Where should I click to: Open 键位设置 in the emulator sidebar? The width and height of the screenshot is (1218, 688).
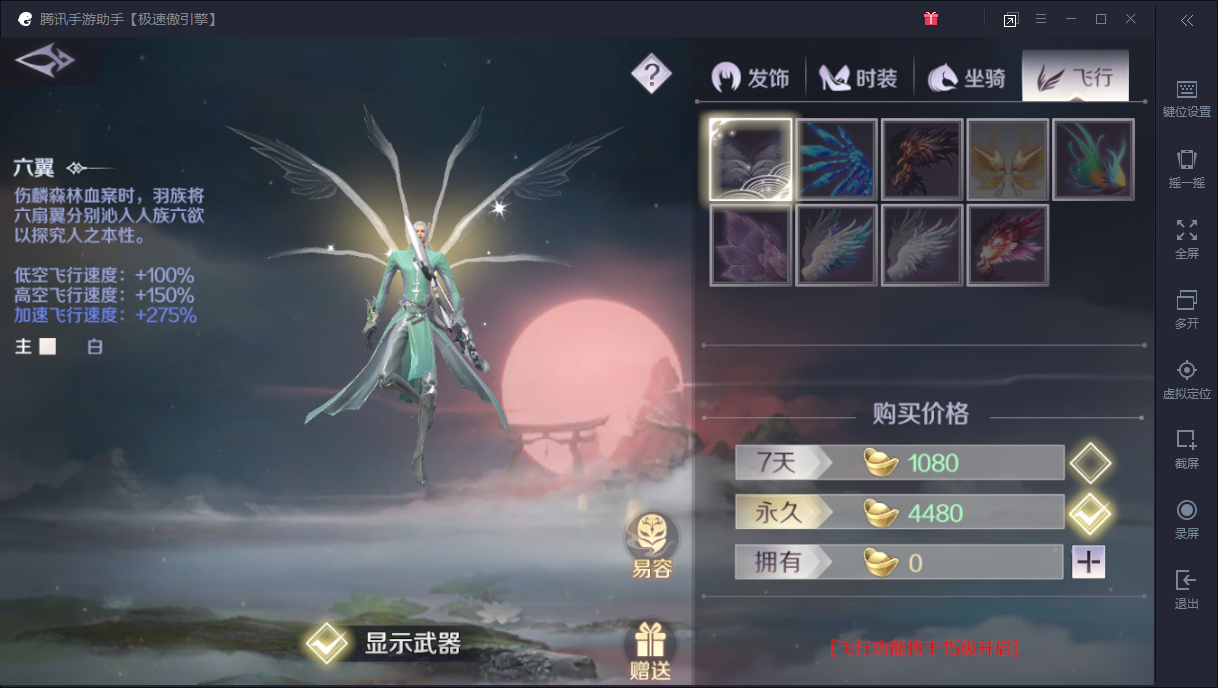(1186, 98)
